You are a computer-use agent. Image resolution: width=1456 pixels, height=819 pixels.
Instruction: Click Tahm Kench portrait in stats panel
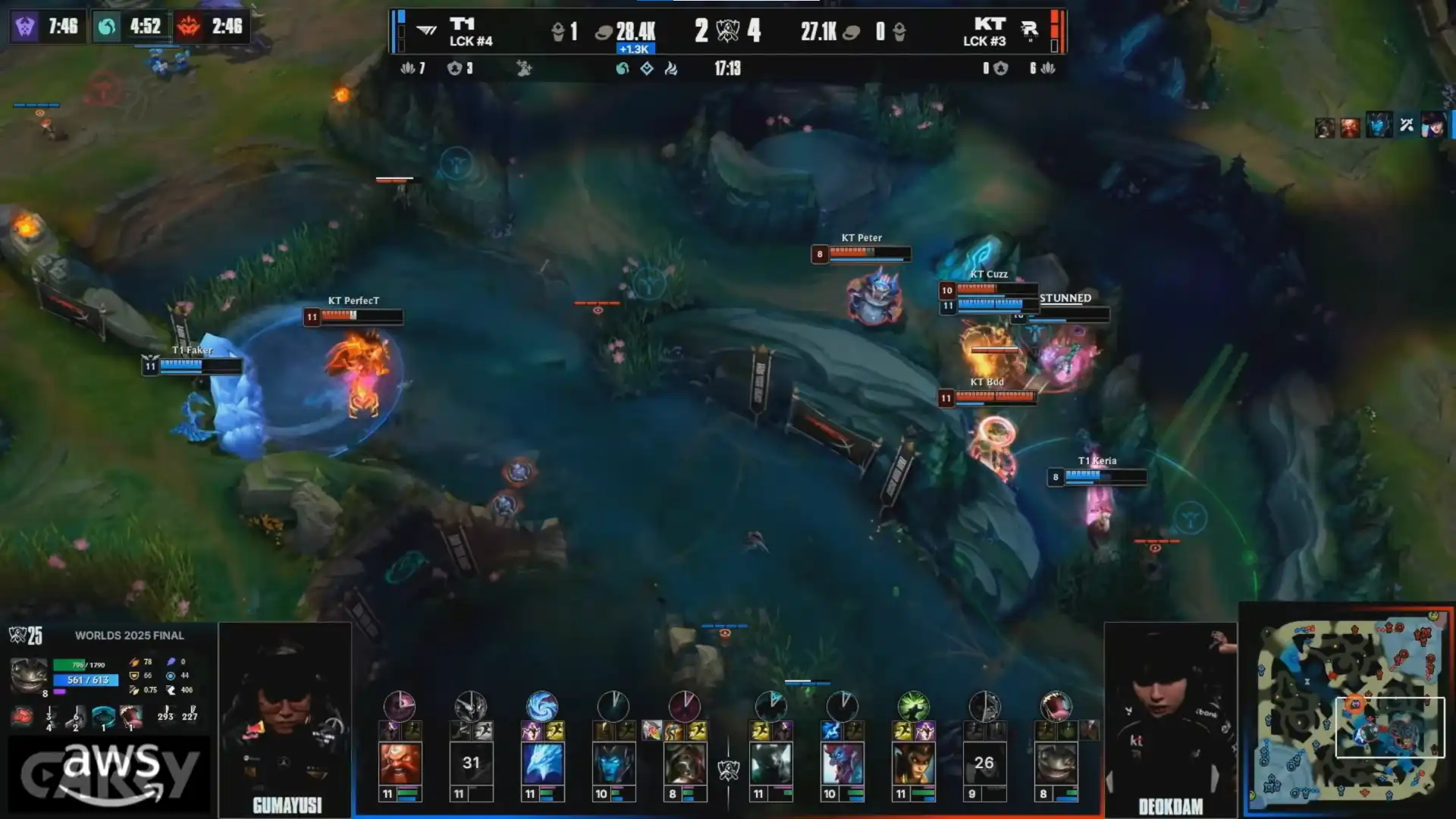coord(29,675)
